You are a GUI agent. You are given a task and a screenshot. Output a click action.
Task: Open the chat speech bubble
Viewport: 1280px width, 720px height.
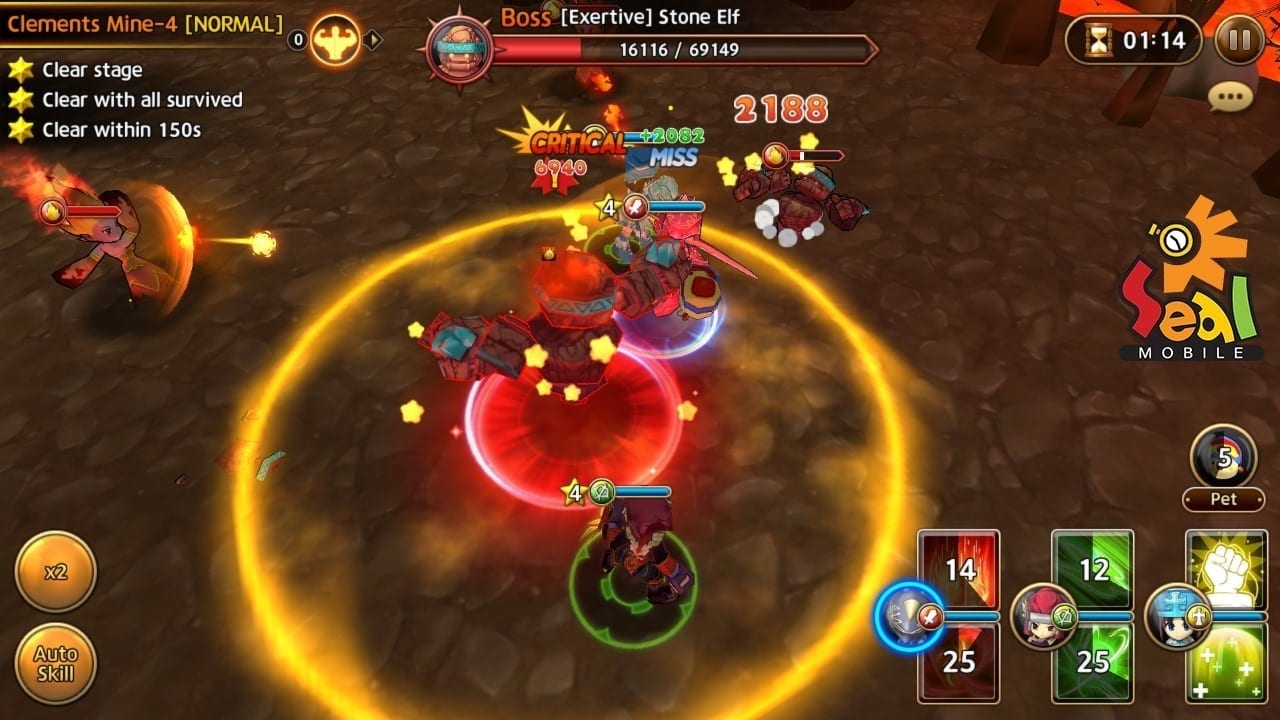[x=1230, y=96]
